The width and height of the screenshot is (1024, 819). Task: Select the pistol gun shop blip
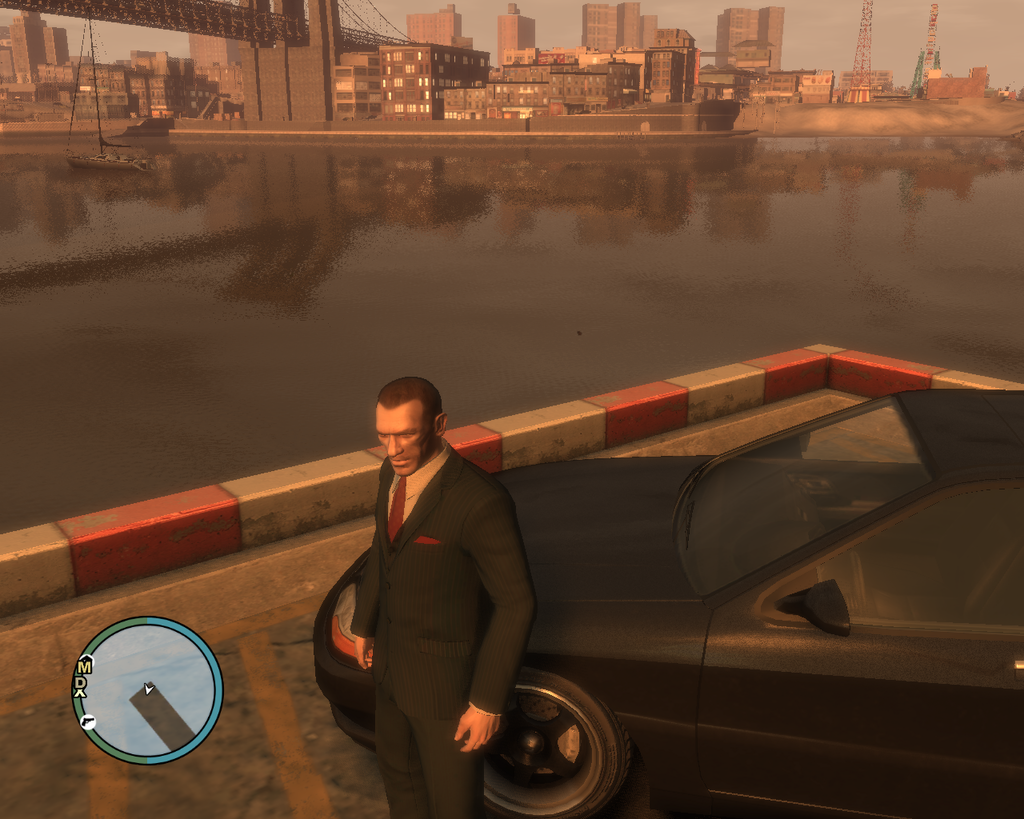pyautogui.click(x=88, y=721)
